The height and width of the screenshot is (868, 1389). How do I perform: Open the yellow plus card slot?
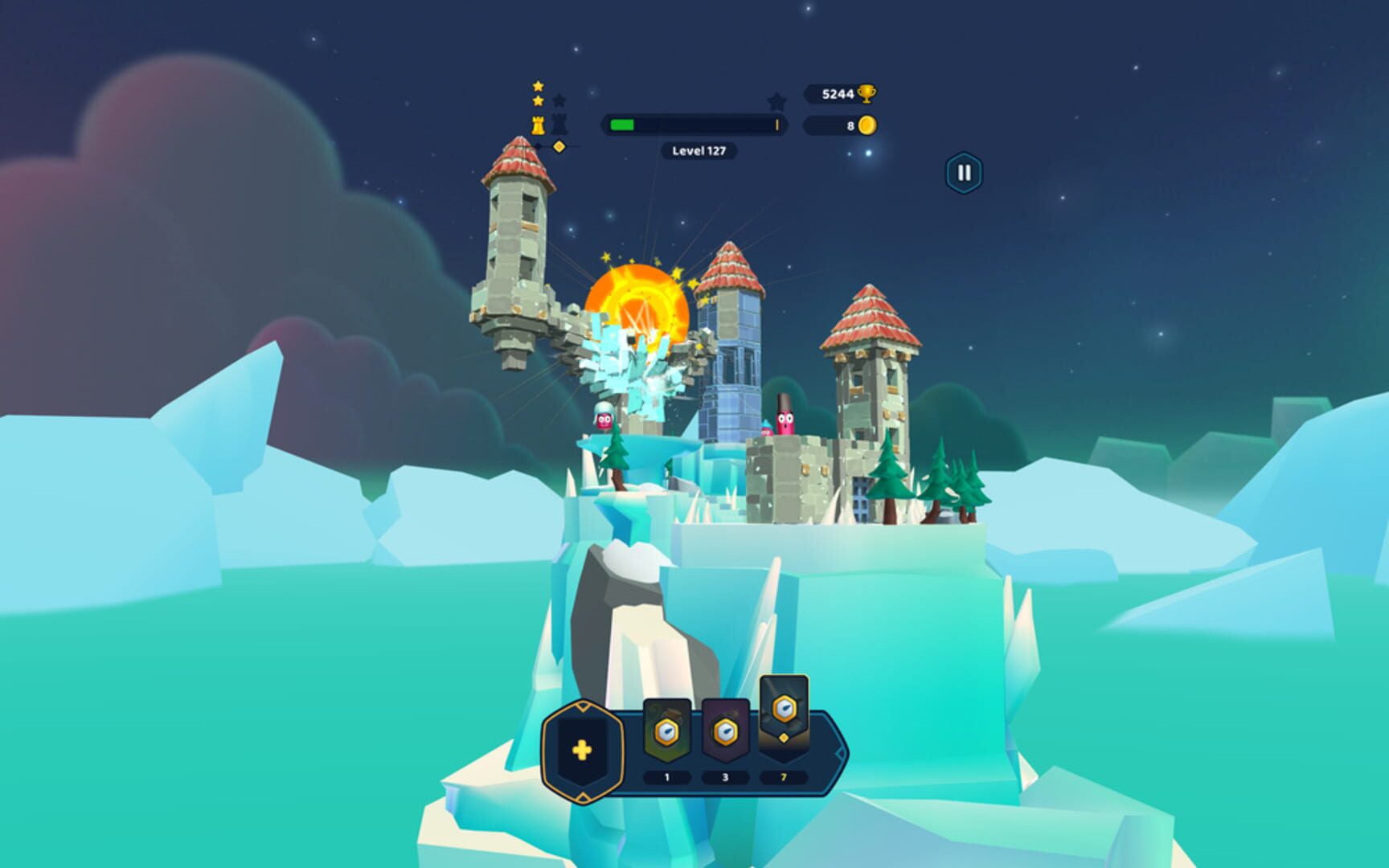(582, 751)
